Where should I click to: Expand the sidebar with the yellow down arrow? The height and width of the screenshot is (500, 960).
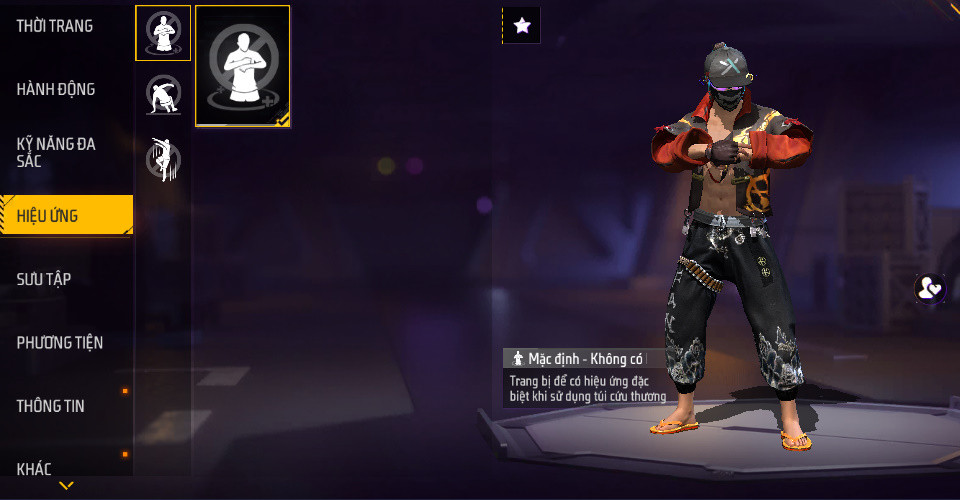point(66,486)
